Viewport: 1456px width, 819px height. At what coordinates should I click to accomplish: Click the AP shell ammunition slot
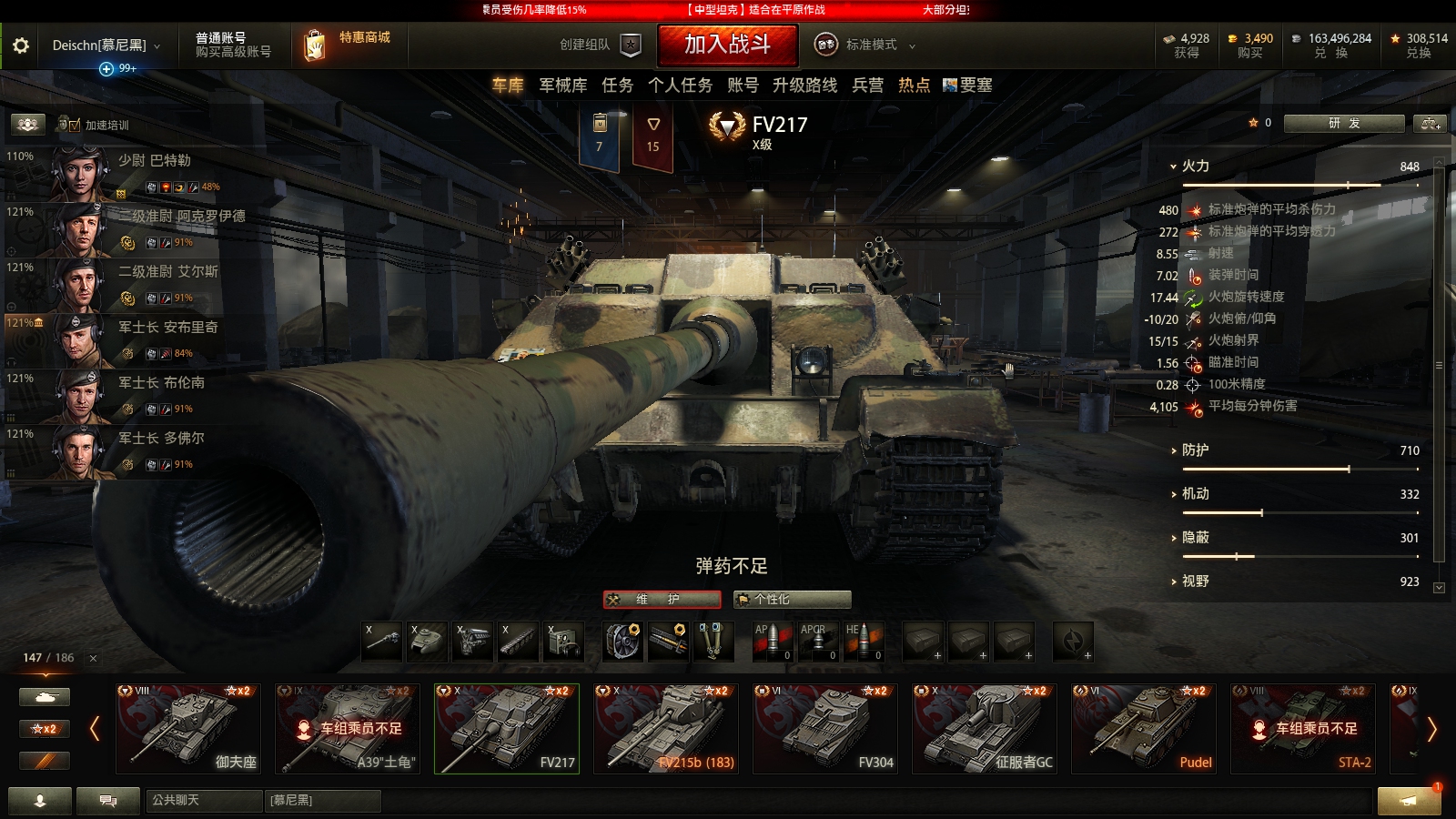point(771,642)
